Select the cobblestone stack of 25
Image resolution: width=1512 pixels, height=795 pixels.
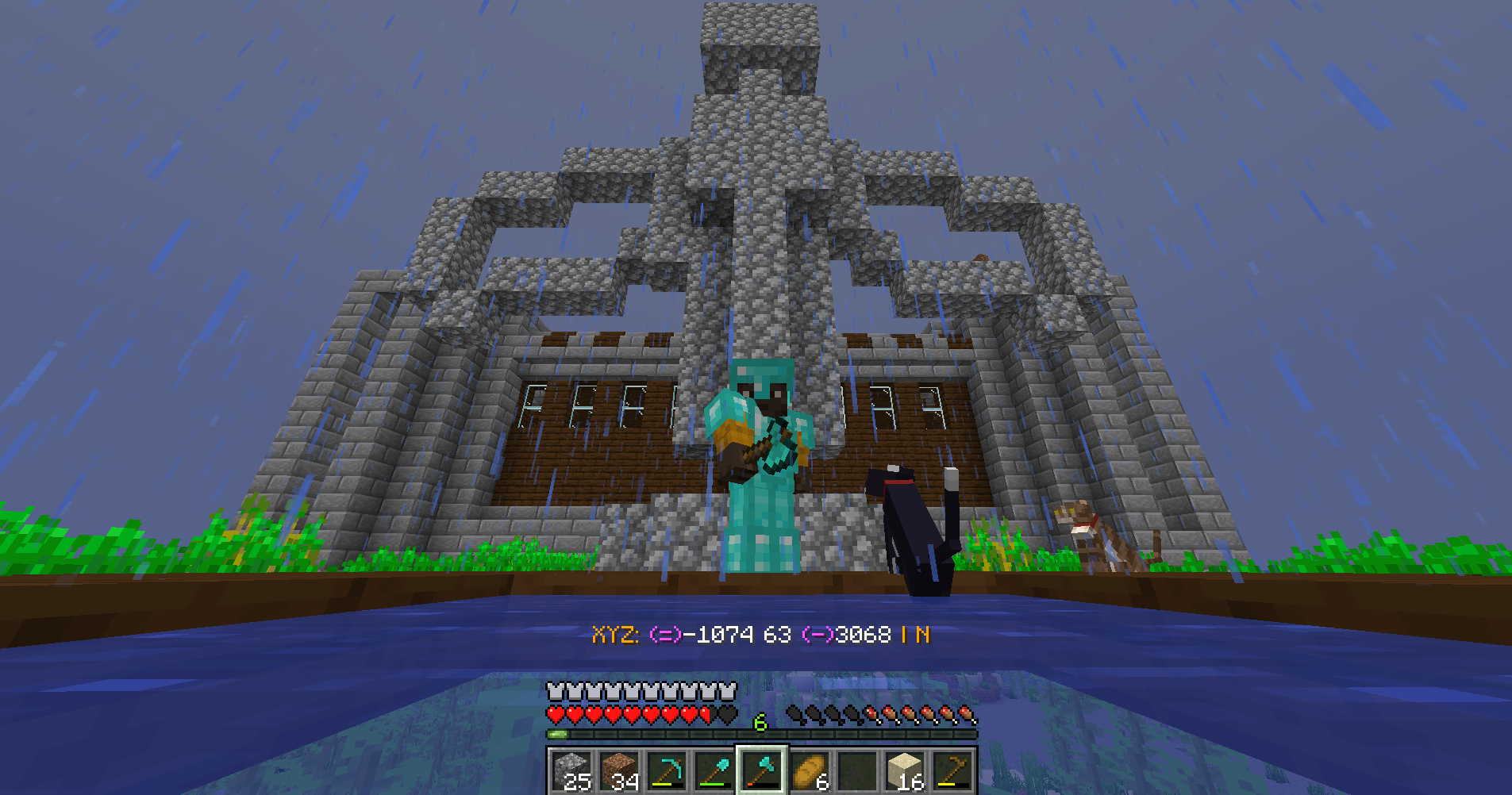[571, 771]
